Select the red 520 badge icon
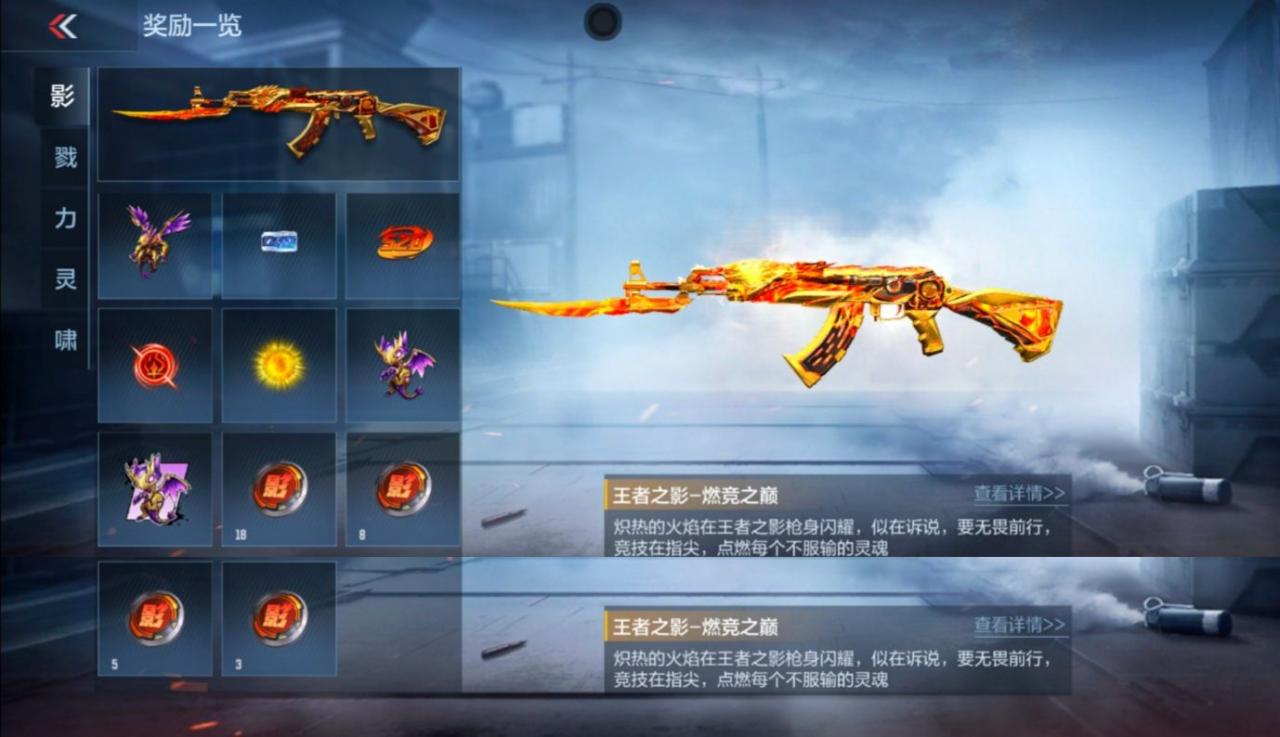Image resolution: width=1280 pixels, height=737 pixels. [x=402, y=240]
